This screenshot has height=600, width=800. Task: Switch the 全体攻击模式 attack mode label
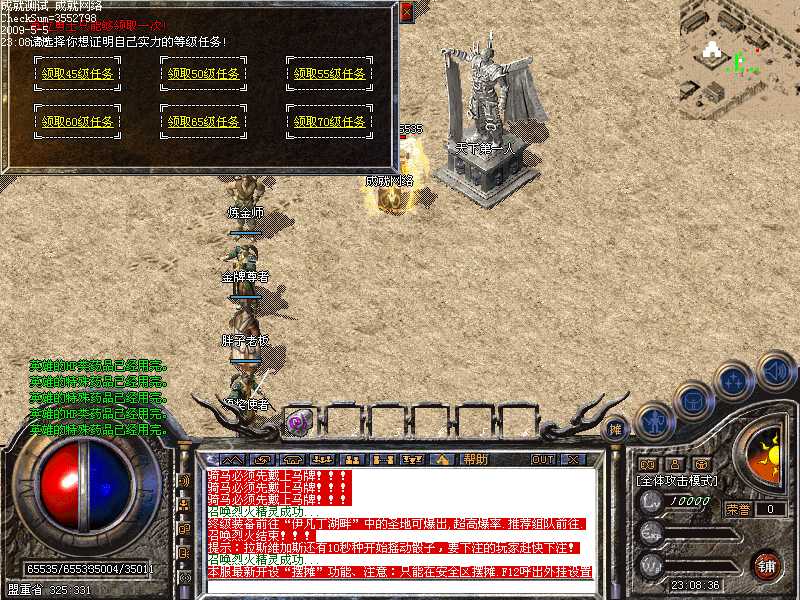coord(677,481)
